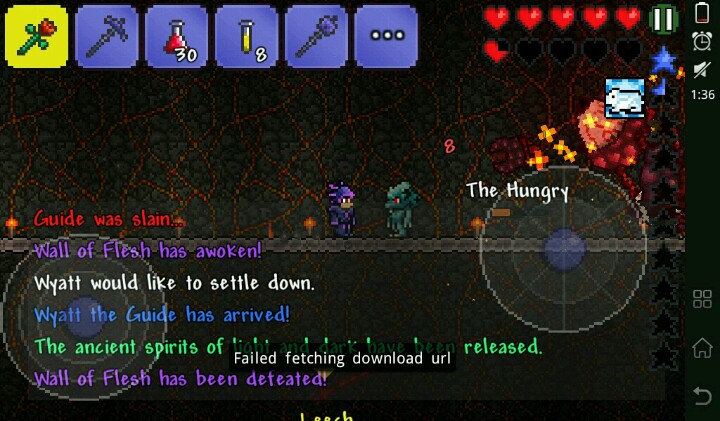Open the inventory with the three-dots button
This screenshot has width=720, height=421.
[386, 37]
